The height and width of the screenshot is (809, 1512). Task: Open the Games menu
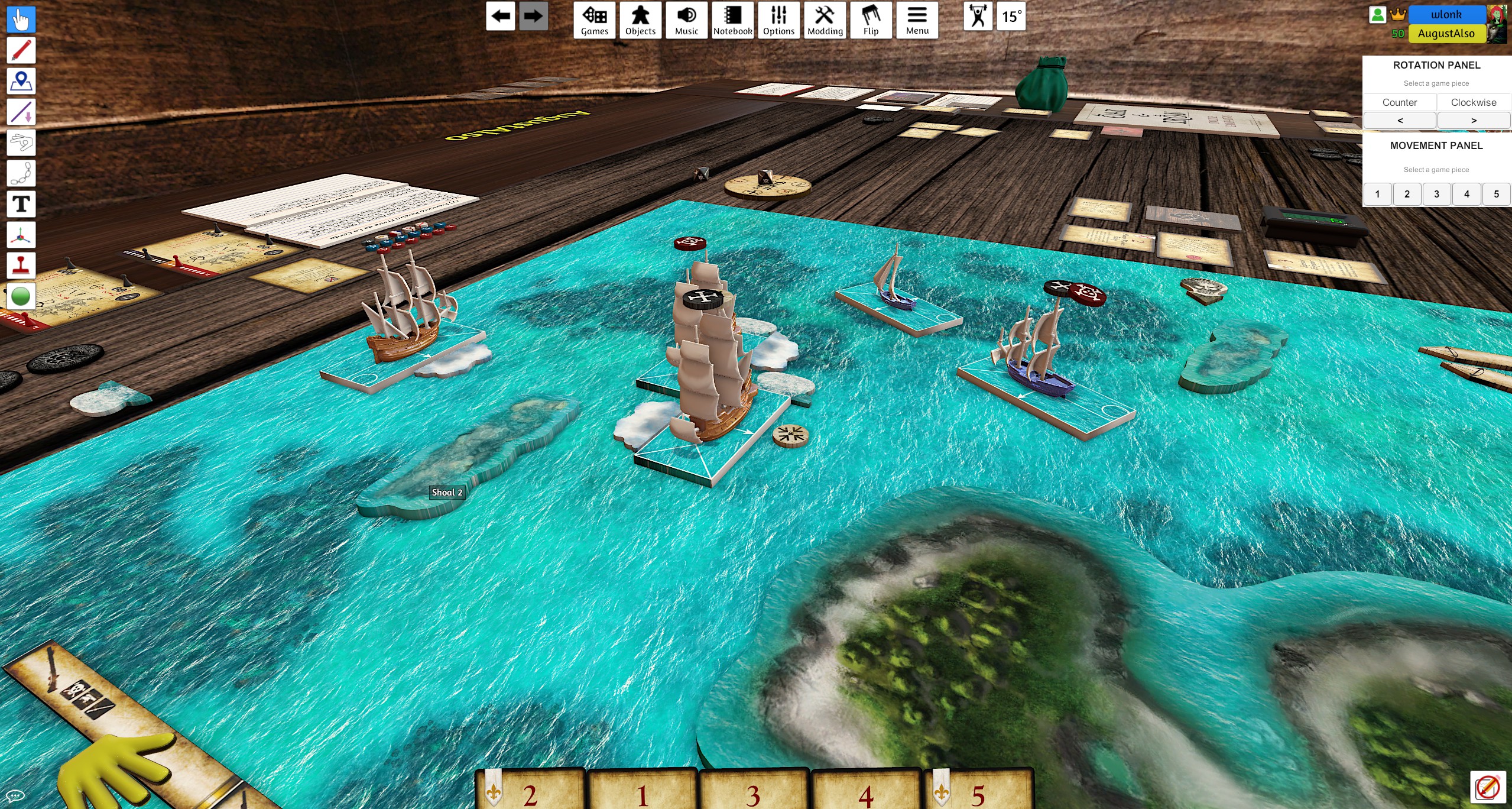[594, 20]
